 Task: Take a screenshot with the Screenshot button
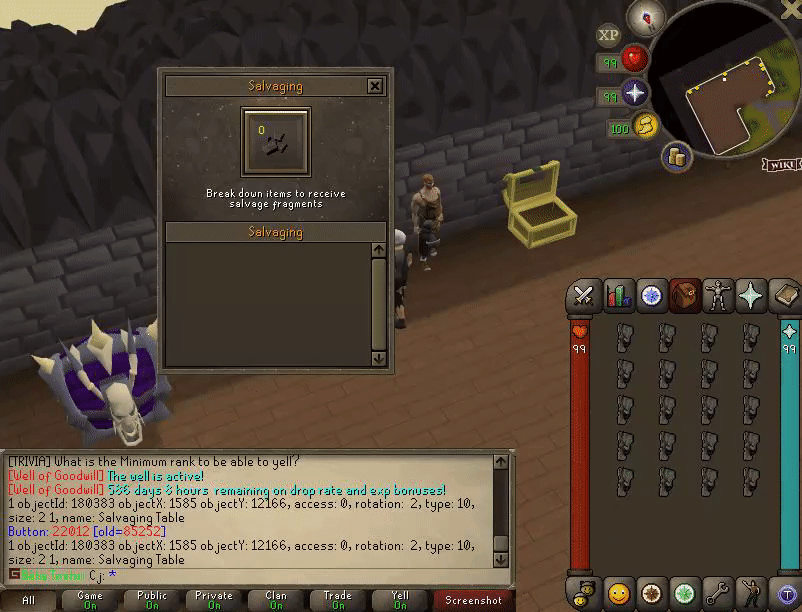(x=473, y=600)
